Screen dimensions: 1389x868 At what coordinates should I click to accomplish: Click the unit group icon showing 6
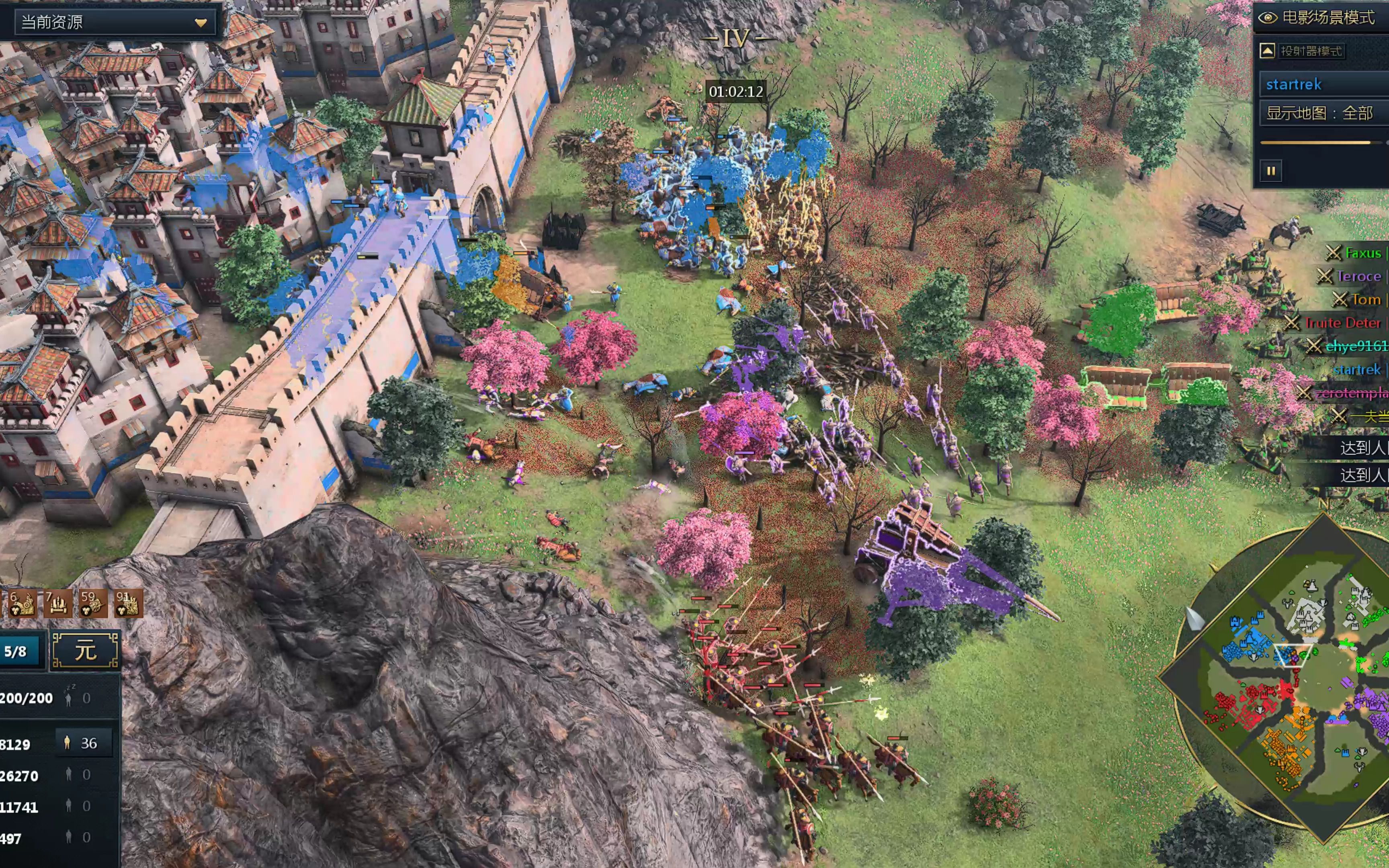pyautogui.click(x=22, y=604)
